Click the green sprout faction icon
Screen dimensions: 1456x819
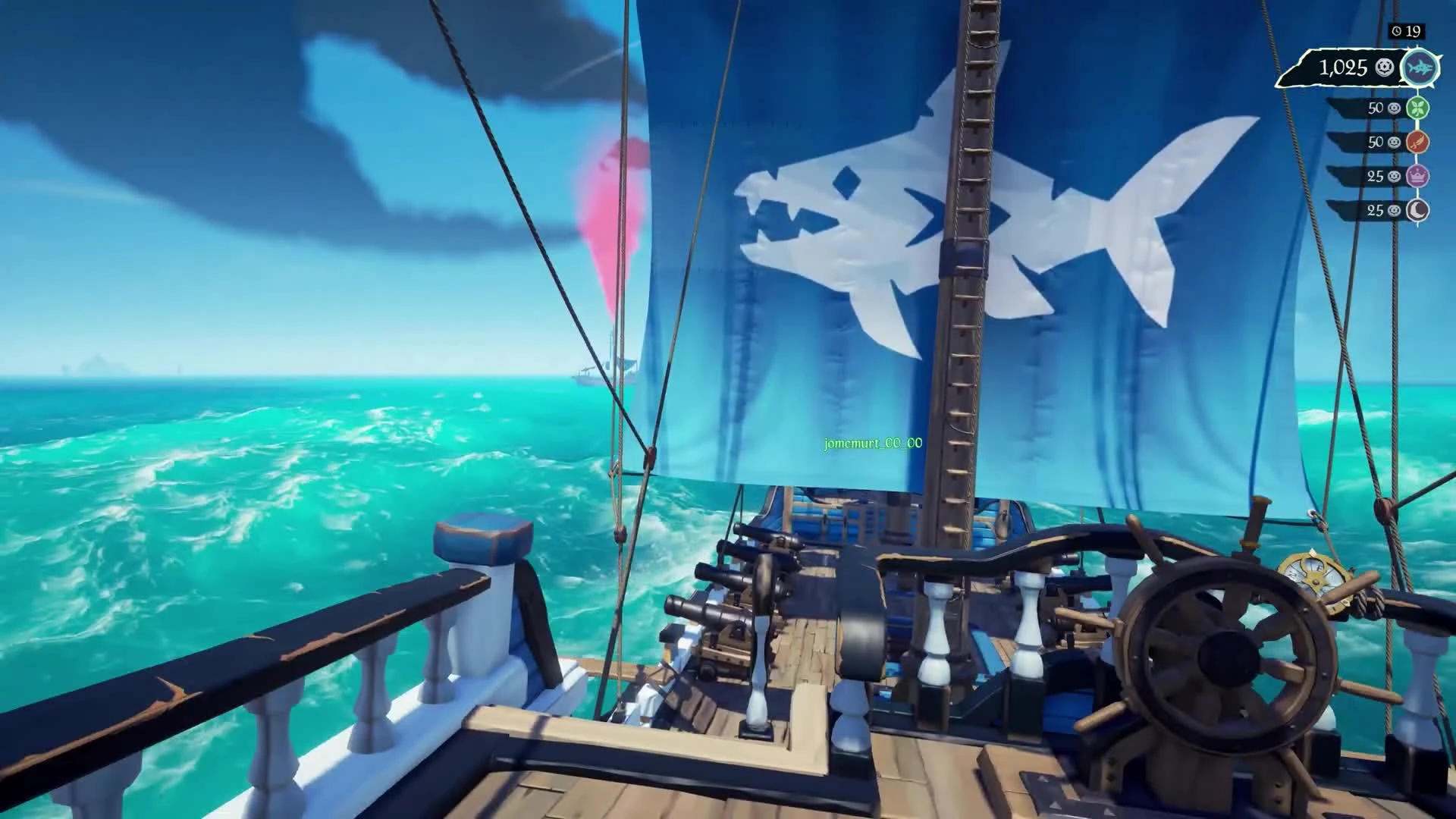click(1417, 108)
